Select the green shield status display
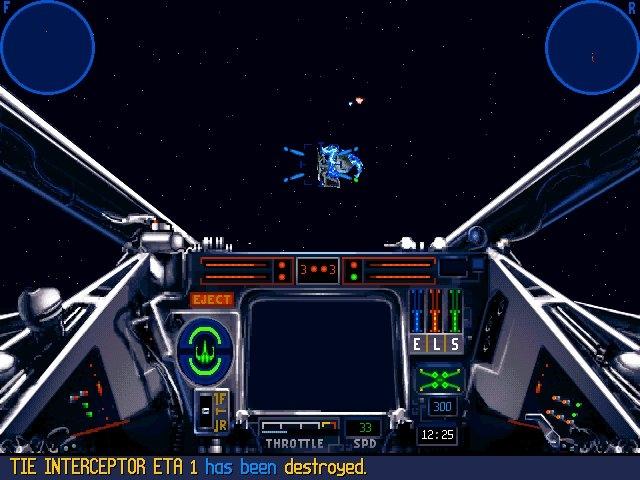640x480 pixels. [205, 346]
